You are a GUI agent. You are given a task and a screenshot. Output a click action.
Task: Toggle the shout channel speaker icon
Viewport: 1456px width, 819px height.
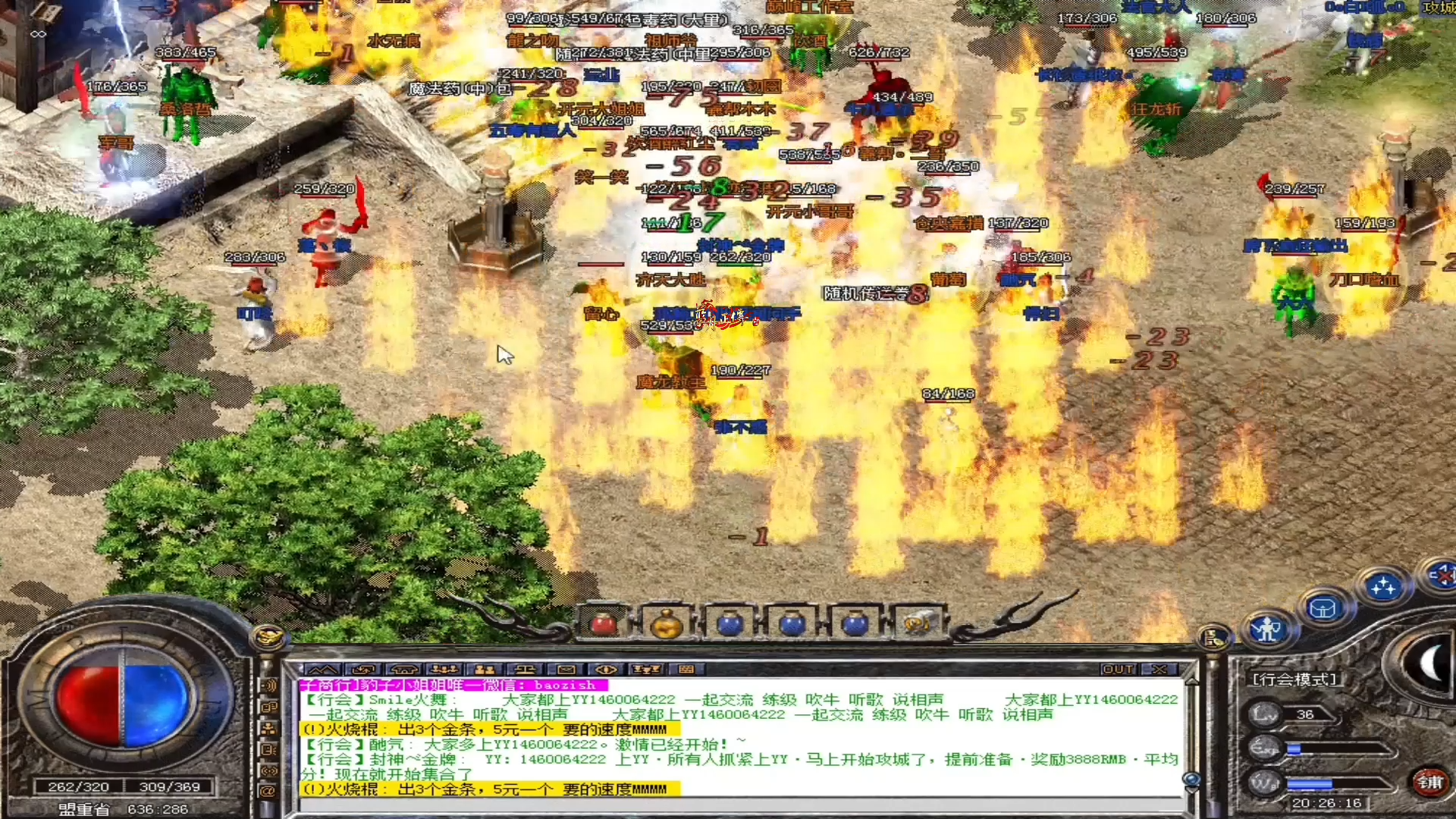pos(268,686)
